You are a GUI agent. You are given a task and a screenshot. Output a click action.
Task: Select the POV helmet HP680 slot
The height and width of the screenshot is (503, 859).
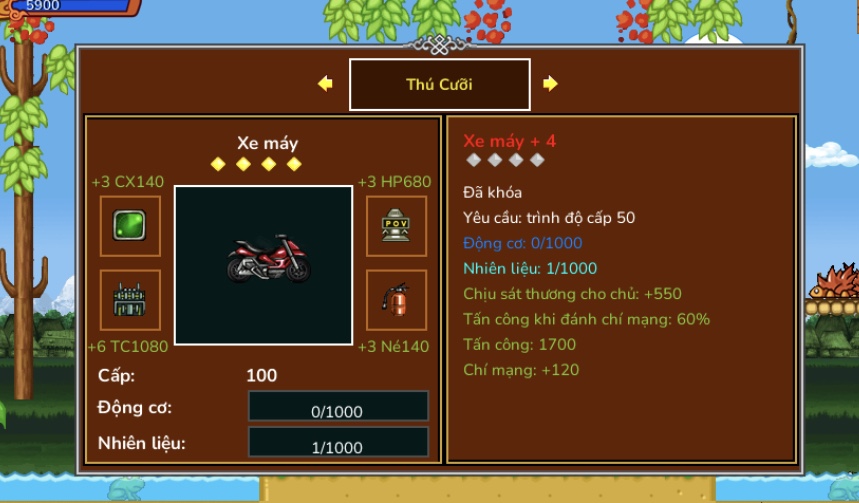(396, 226)
